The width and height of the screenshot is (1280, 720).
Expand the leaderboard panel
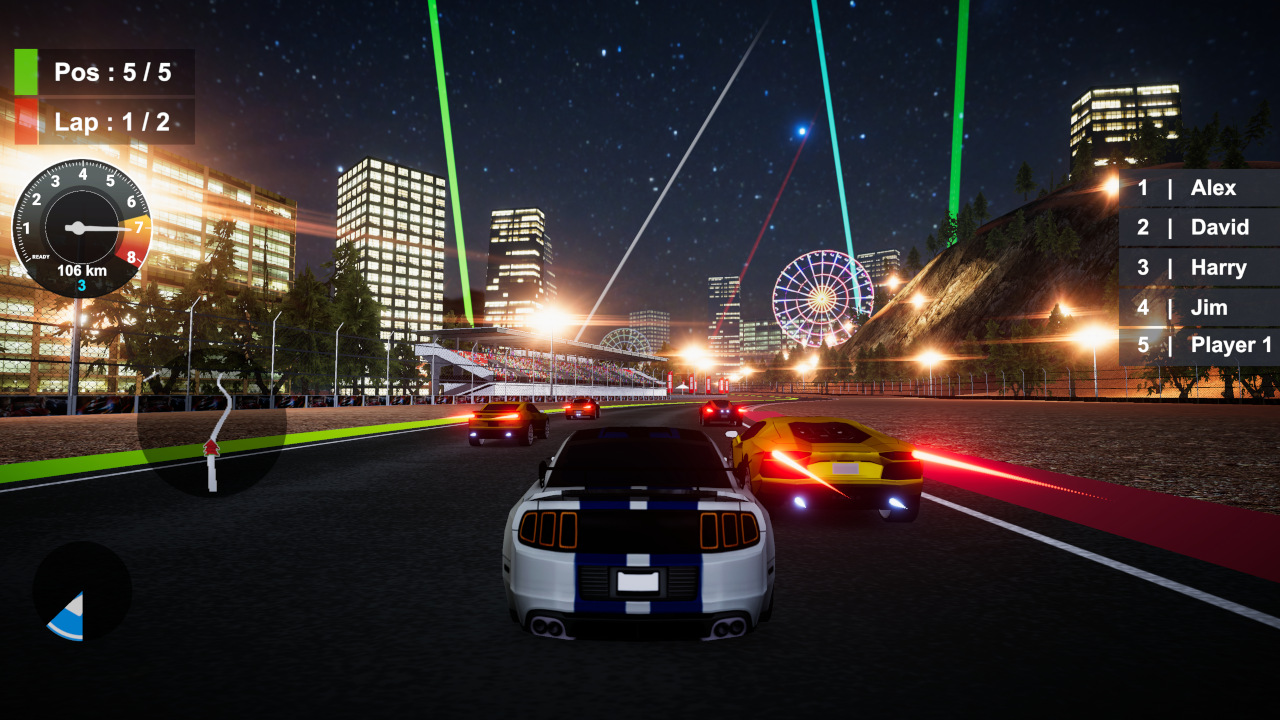click(x=1200, y=265)
